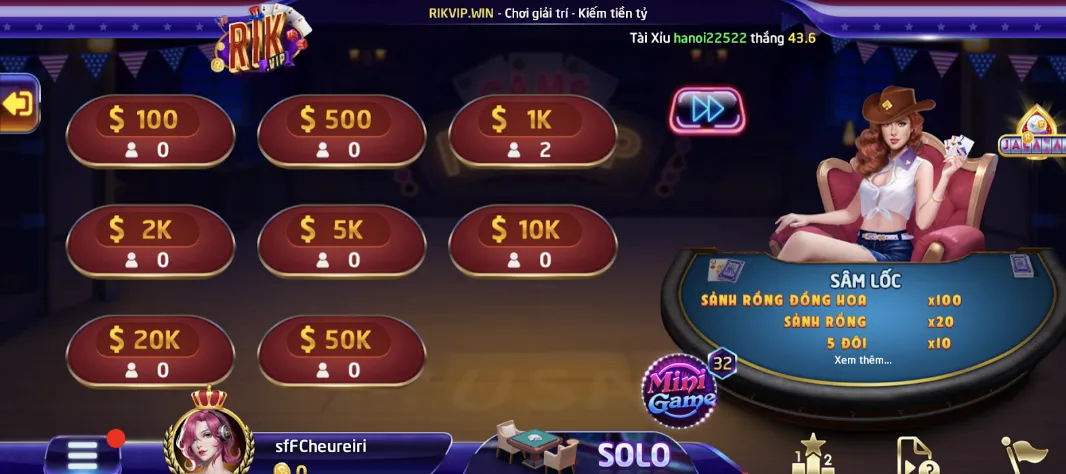Image resolution: width=1066 pixels, height=474 pixels.
Task: Show more payouts via Xem thêm
Action: (x=862, y=360)
